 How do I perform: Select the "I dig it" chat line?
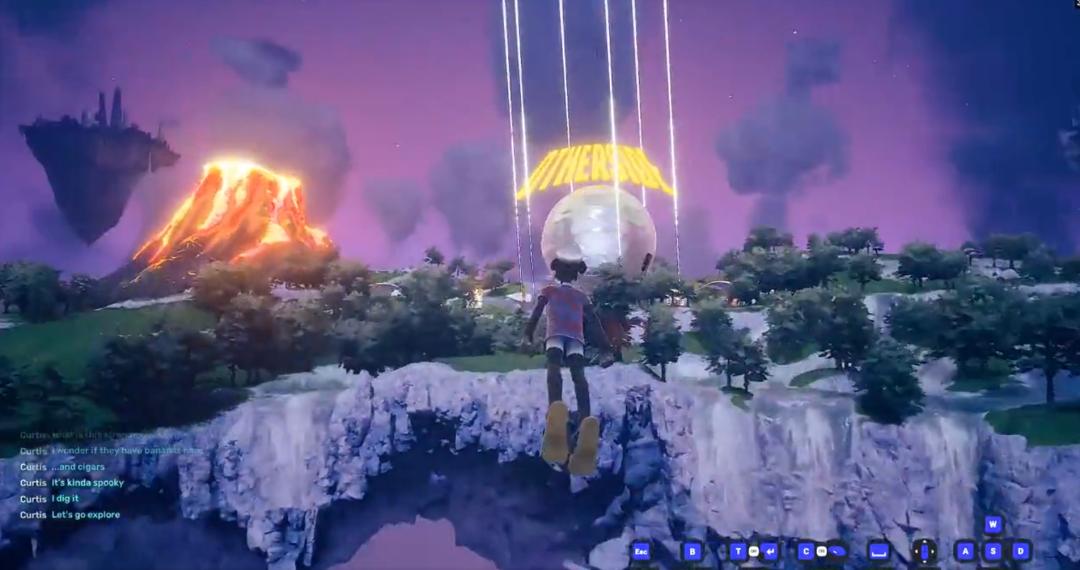click(65, 499)
